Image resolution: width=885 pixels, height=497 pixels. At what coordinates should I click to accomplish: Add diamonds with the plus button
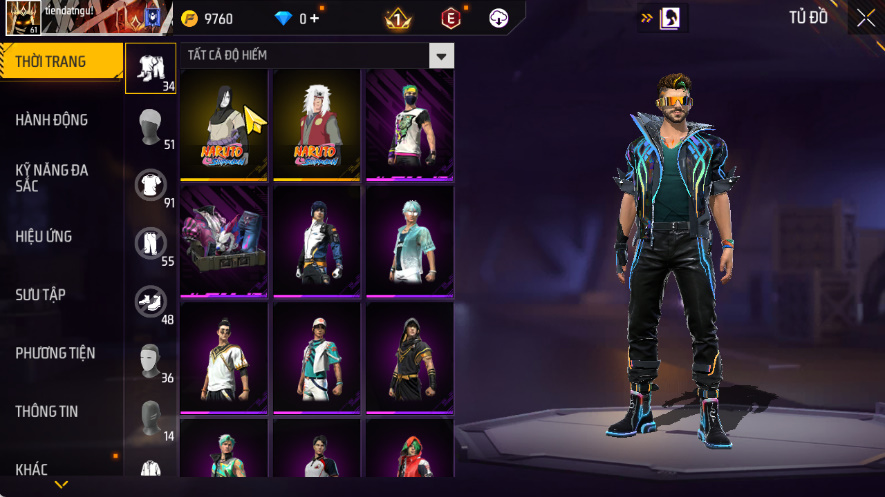point(314,18)
